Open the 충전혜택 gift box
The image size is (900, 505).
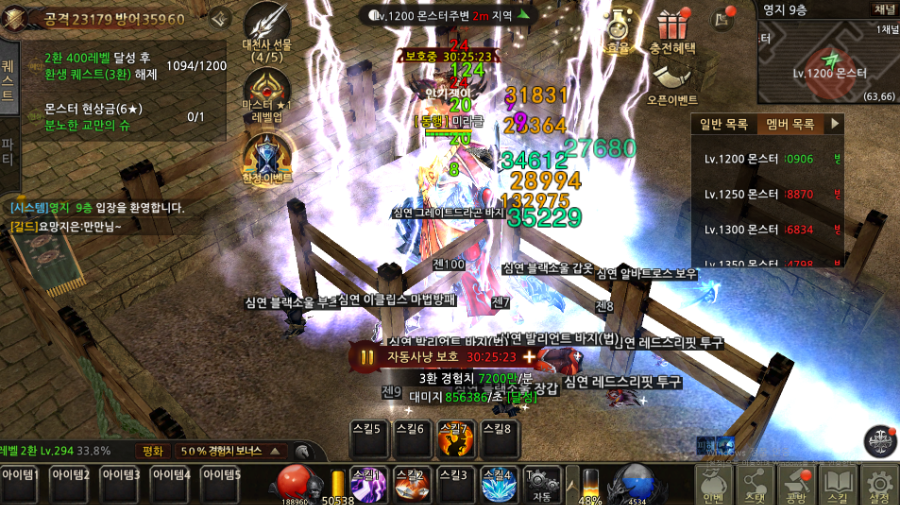click(673, 30)
